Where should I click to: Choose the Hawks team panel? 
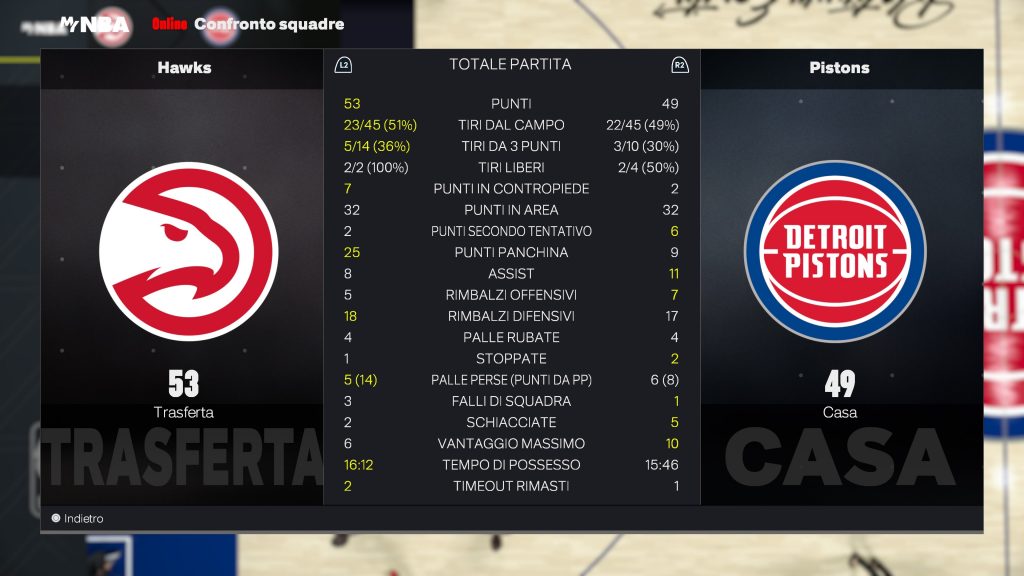(x=182, y=250)
